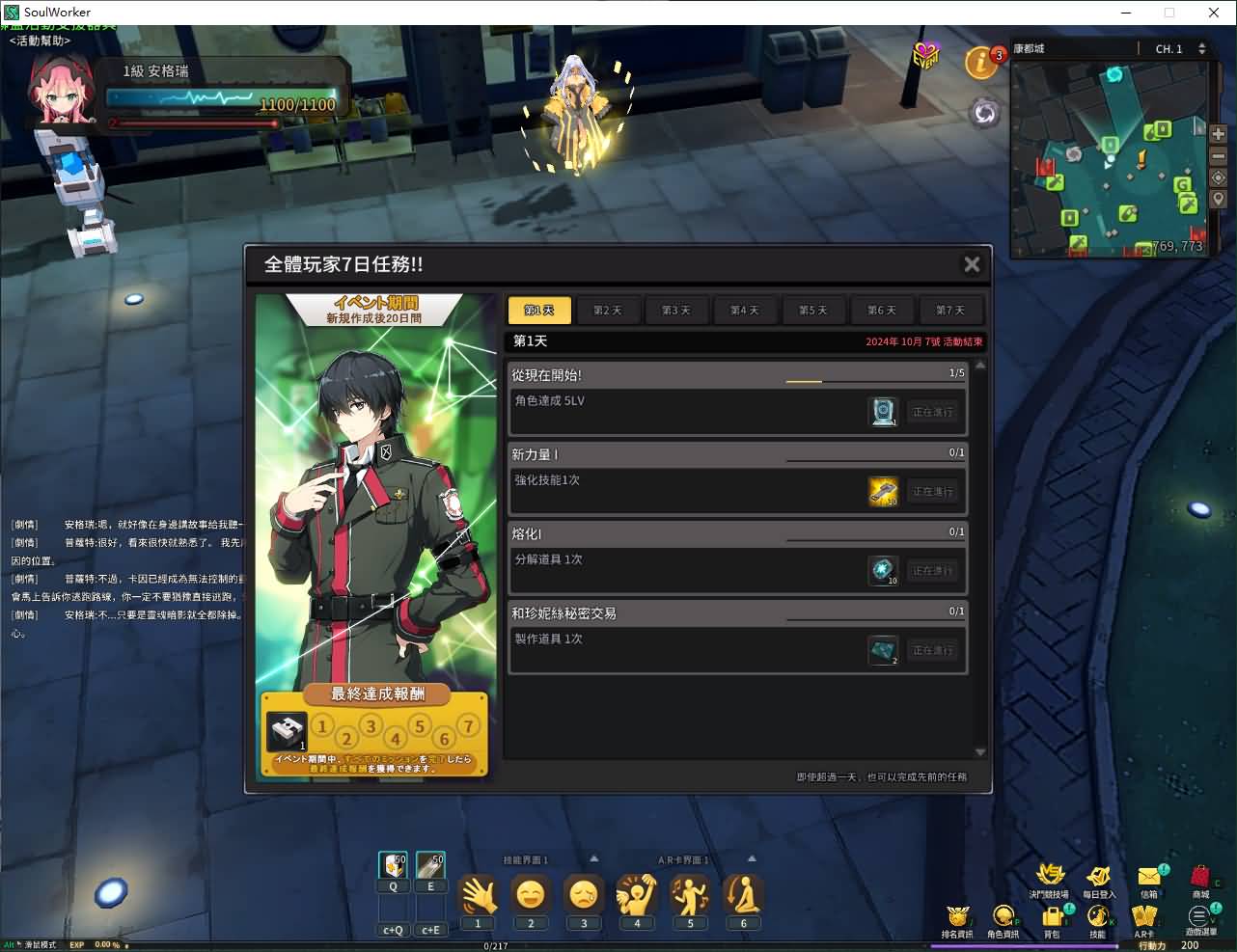Open the 第4天 mission tab
Viewport: 1237px width, 952px height.
[745, 310]
